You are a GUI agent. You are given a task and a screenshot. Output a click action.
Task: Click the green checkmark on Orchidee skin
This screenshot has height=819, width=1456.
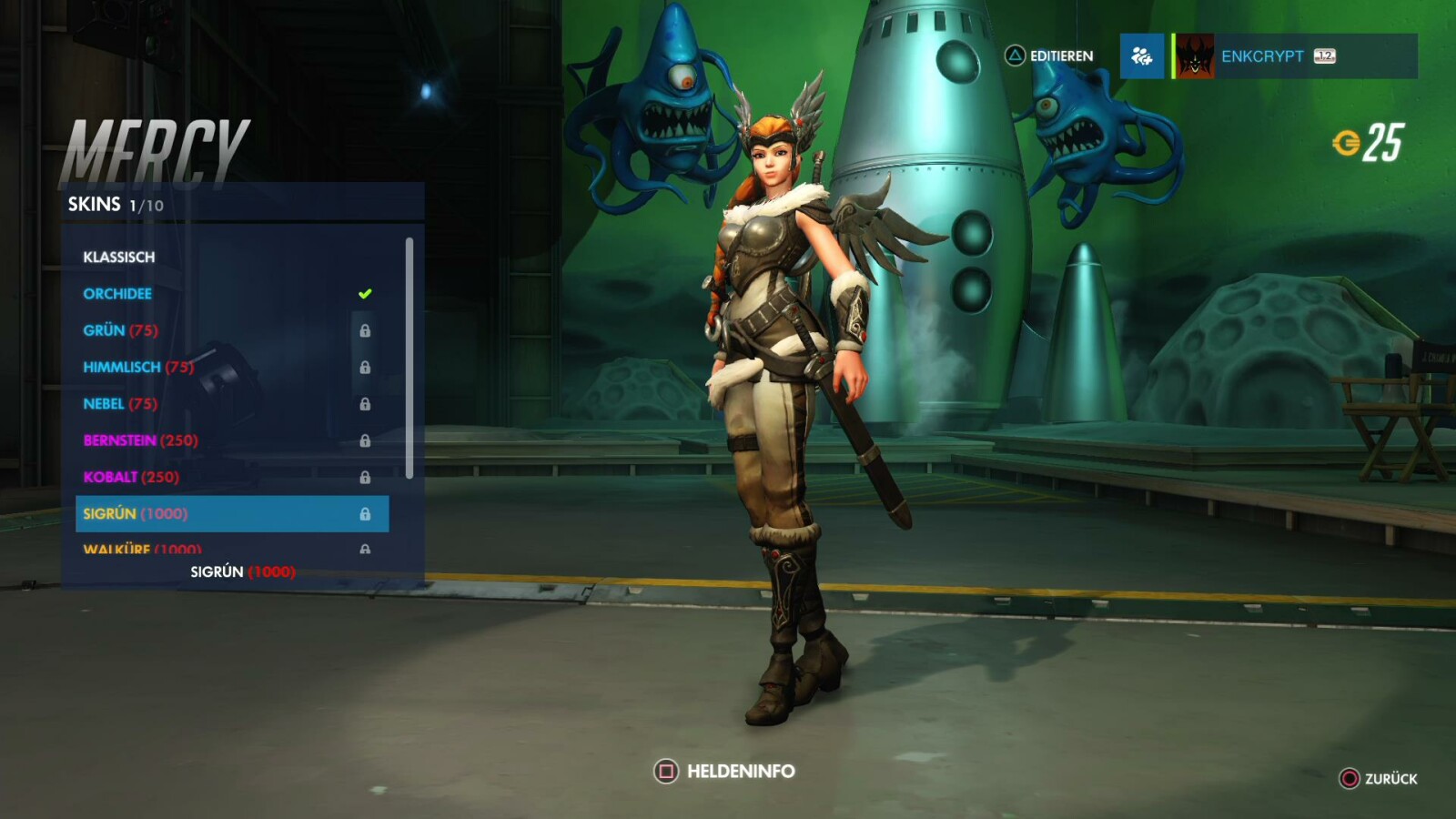tap(364, 293)
